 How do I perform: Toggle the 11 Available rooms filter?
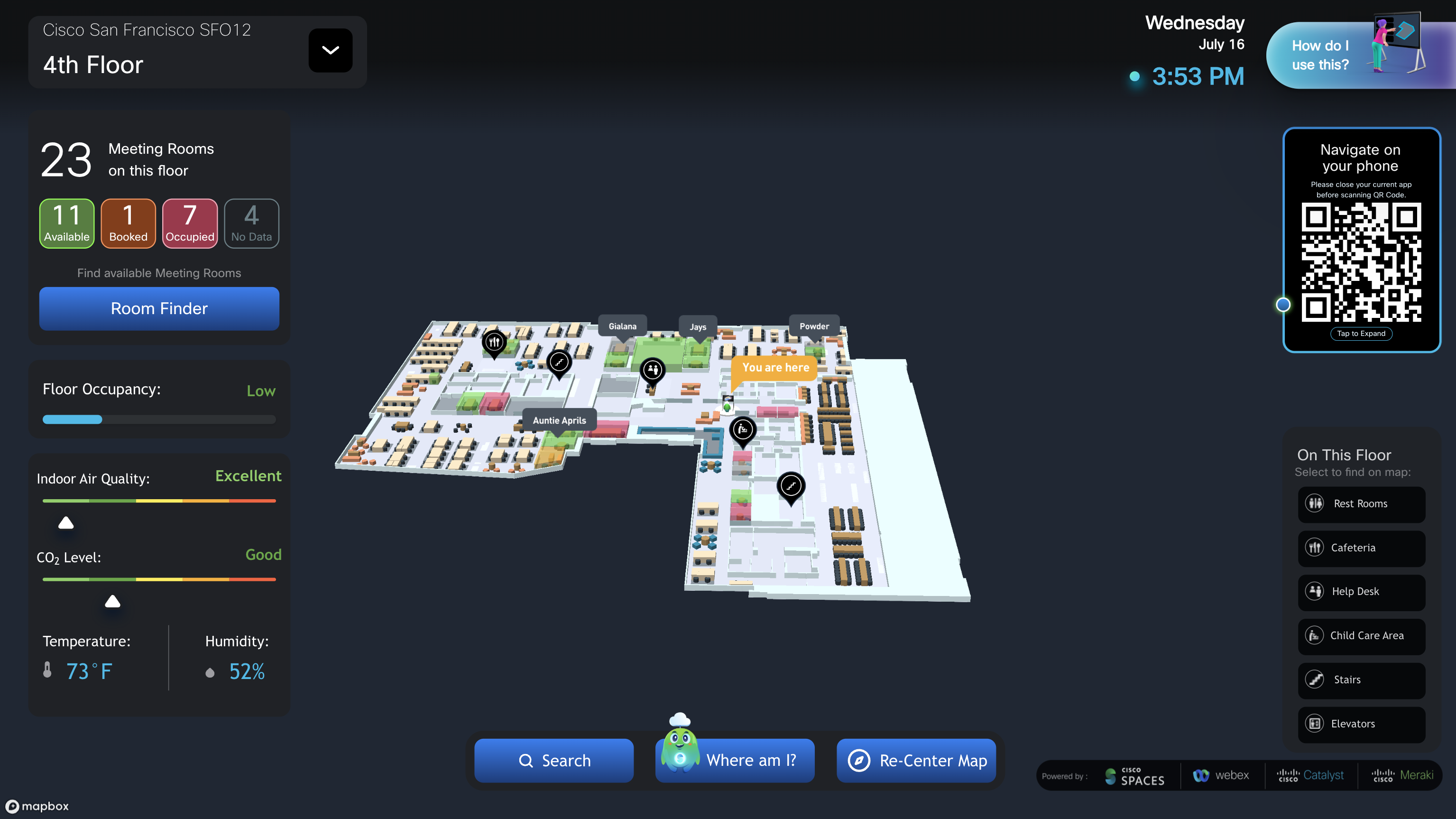click(66, 223)
